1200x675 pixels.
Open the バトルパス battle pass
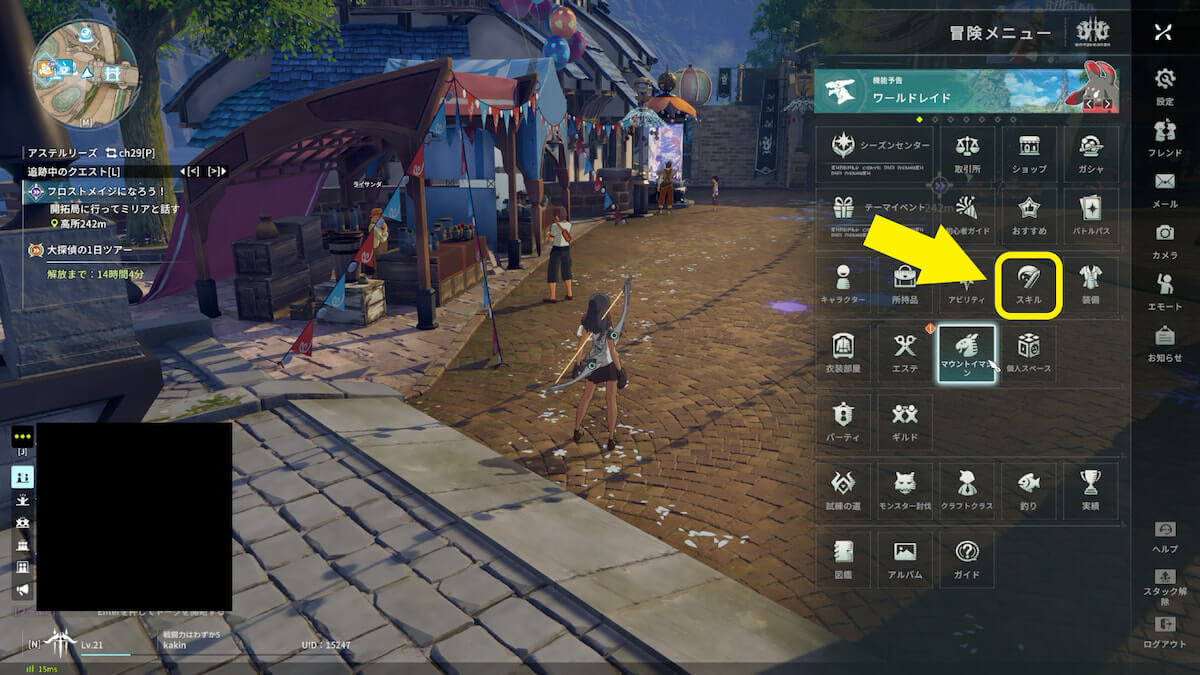point(1091,216)
